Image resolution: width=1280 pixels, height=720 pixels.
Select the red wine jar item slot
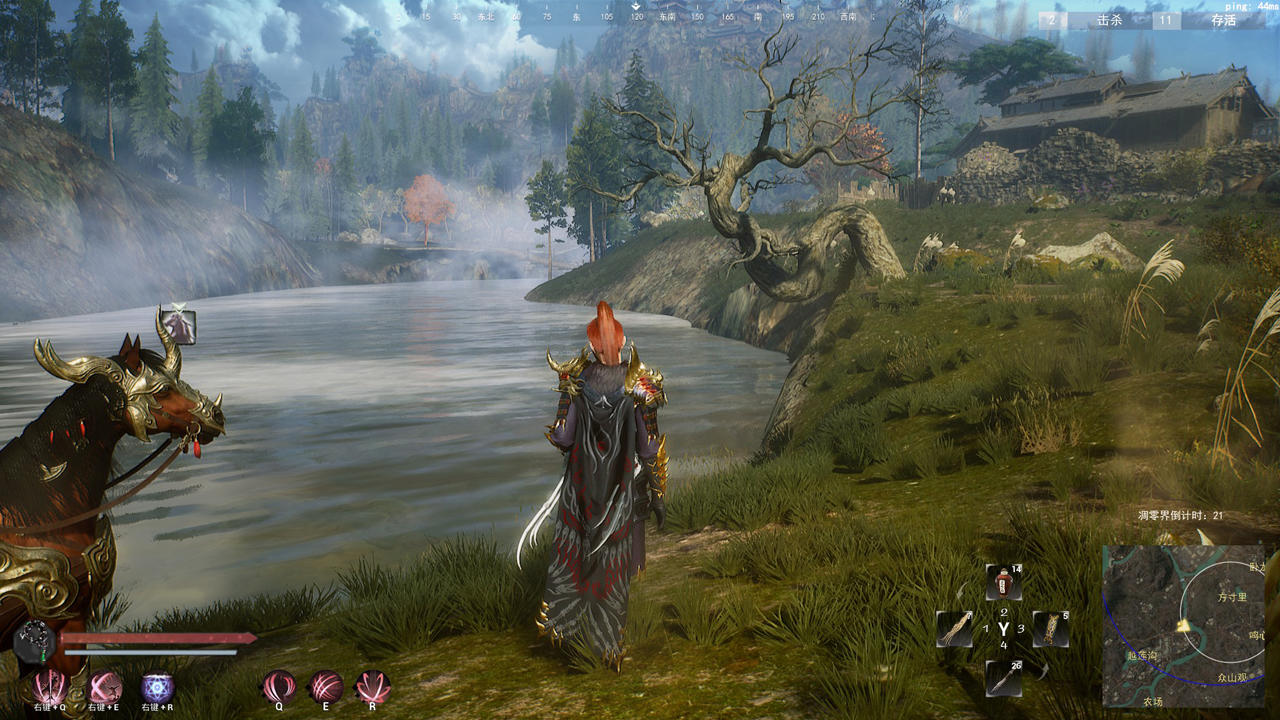point(1003,582)
